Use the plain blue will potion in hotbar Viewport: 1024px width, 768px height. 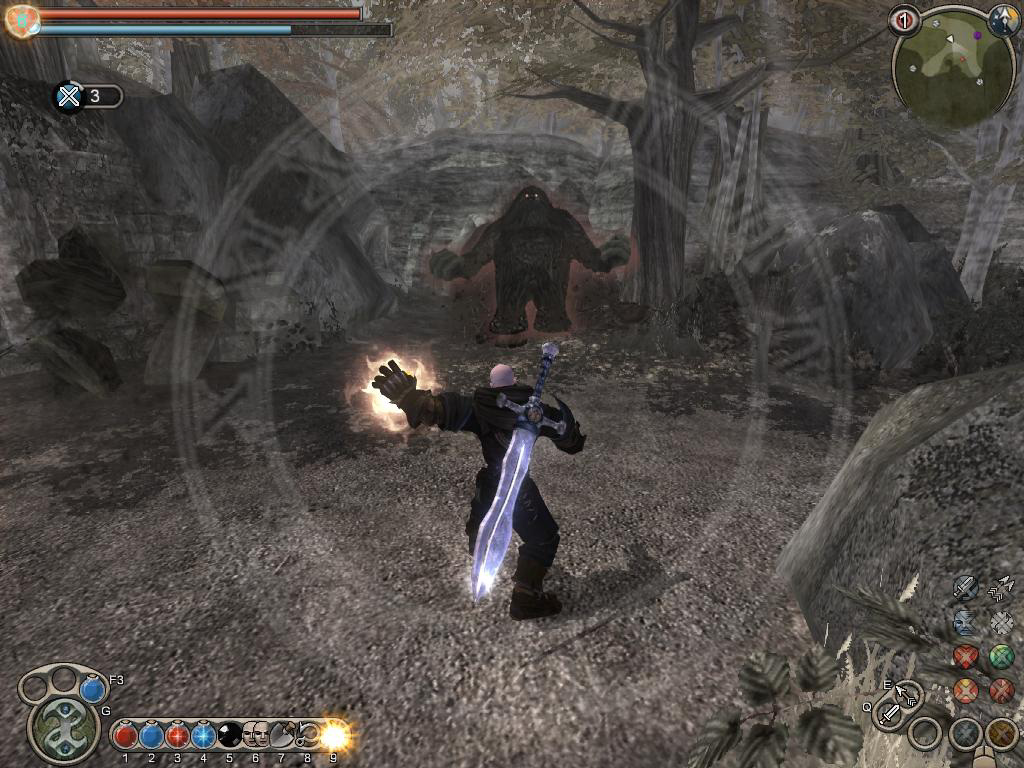(x=151, y=737)
